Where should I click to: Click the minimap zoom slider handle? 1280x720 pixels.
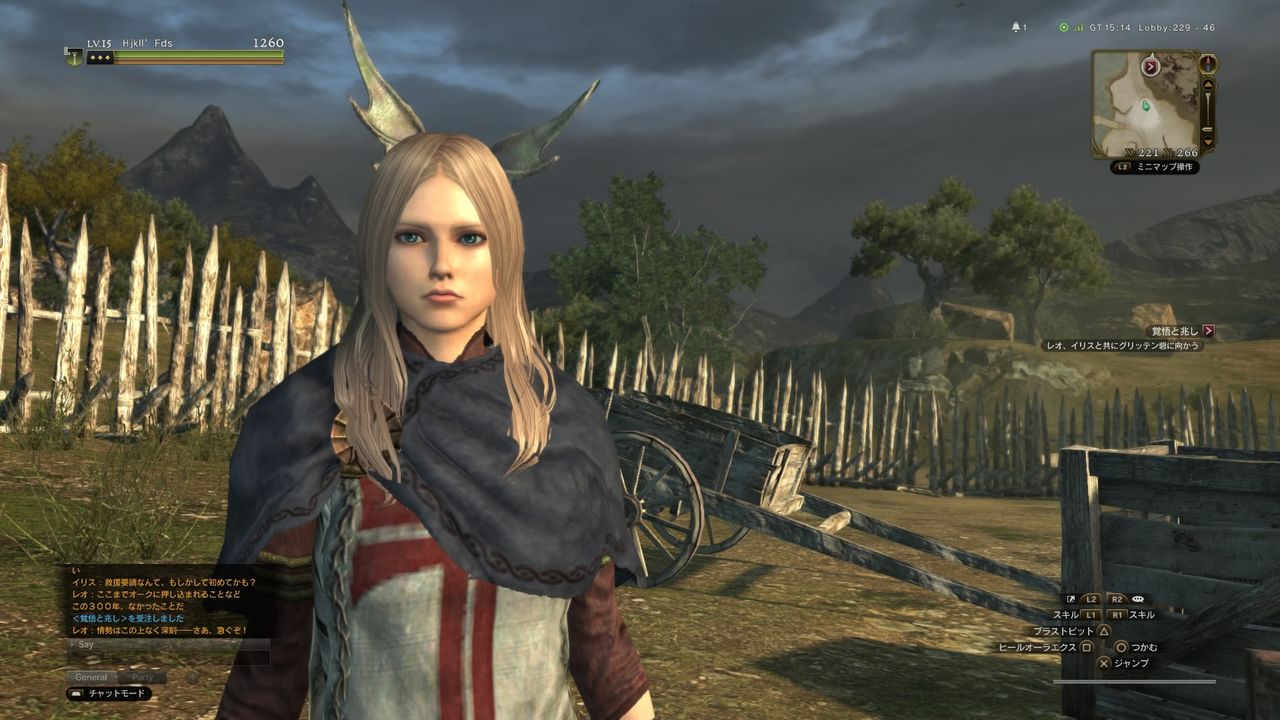[x=1208, y=129]
